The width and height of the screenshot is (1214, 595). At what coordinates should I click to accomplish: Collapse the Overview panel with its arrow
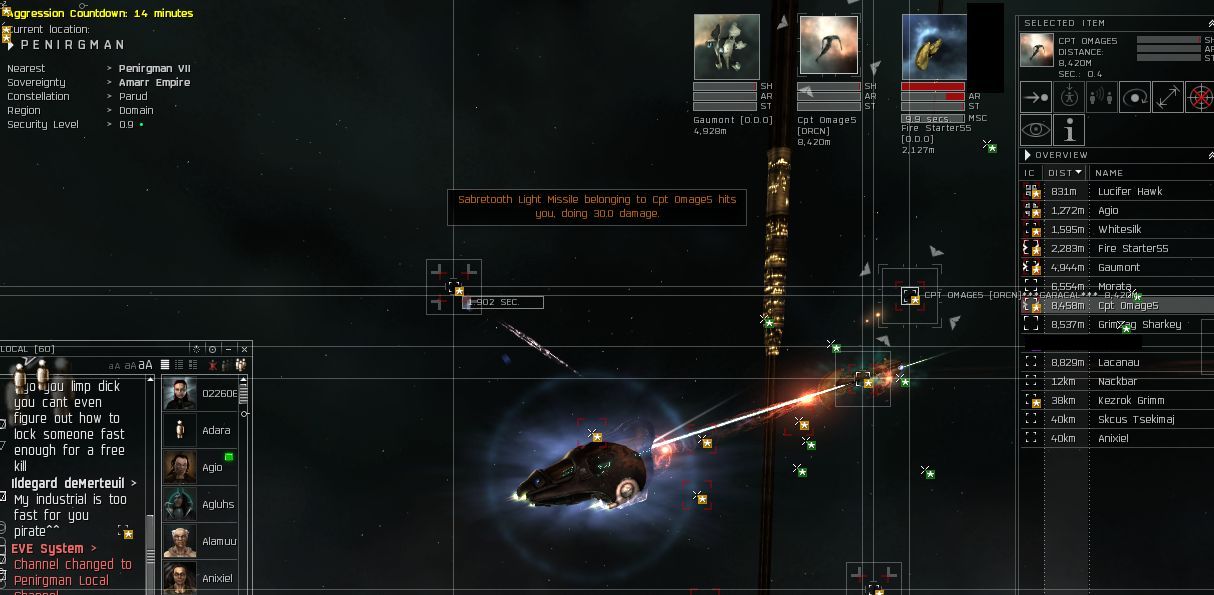coord(1026,155)
